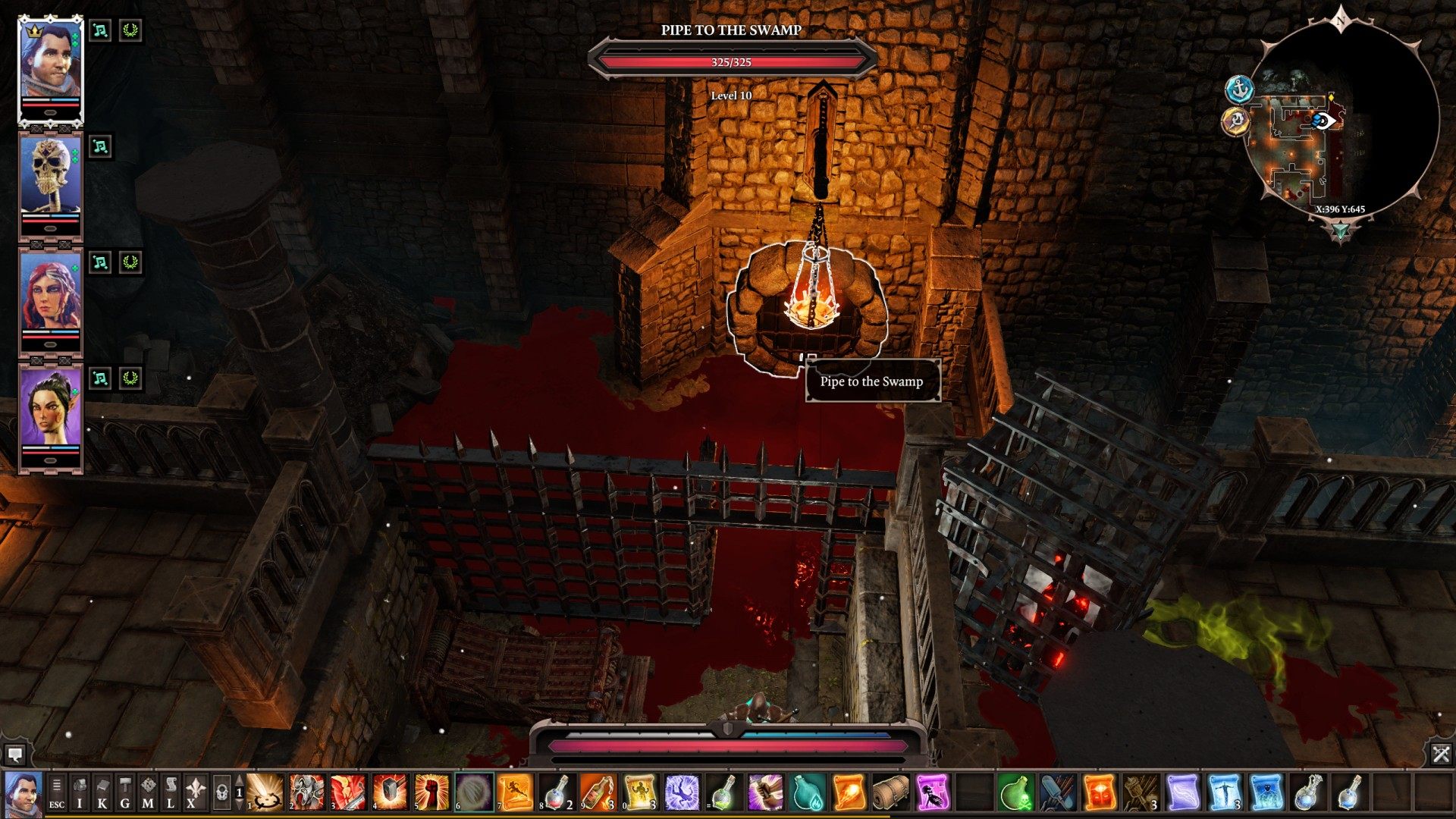Open crafting with the hammer G button
Viewport: 1456px width, 819px height.
pyautogui.click(x=125, y=793)
